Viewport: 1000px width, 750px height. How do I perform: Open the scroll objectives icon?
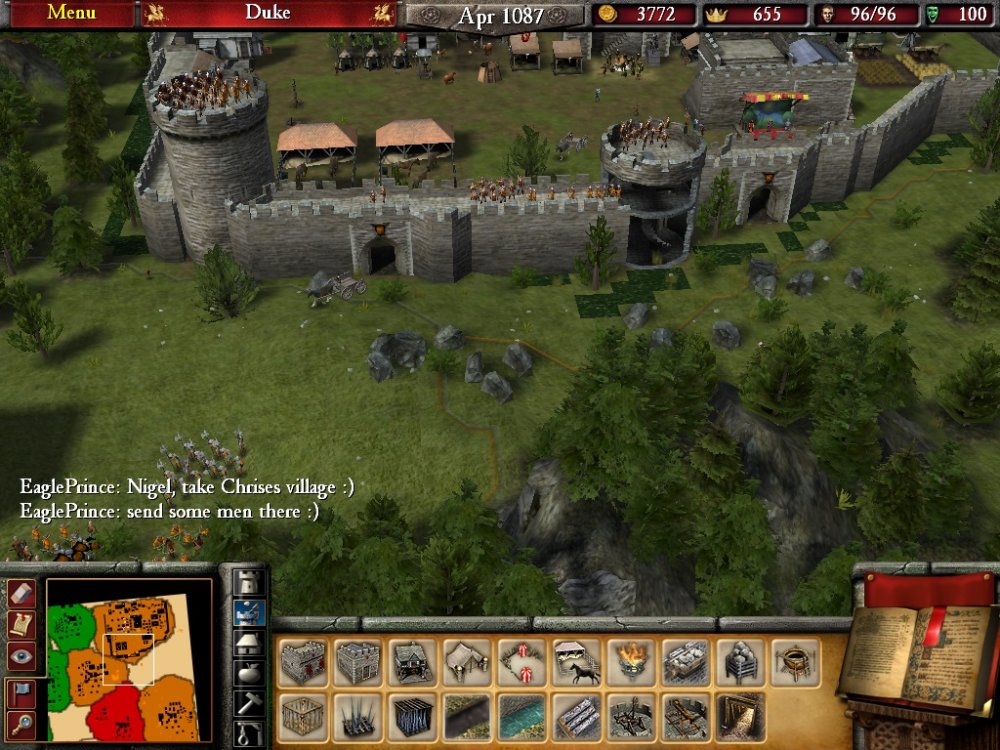pos(21,624)
